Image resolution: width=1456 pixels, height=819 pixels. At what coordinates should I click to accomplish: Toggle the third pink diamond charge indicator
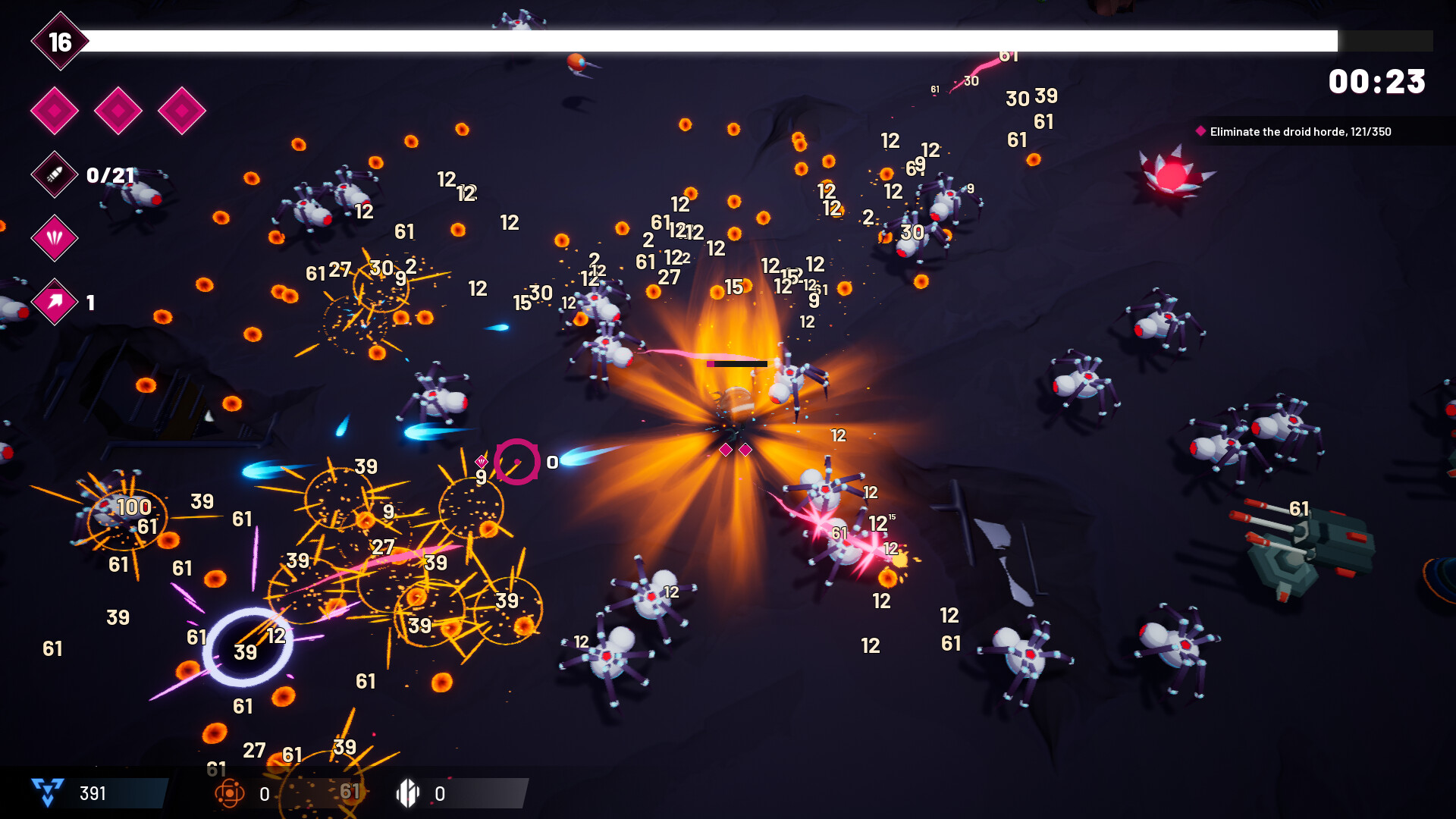(180, 111)
